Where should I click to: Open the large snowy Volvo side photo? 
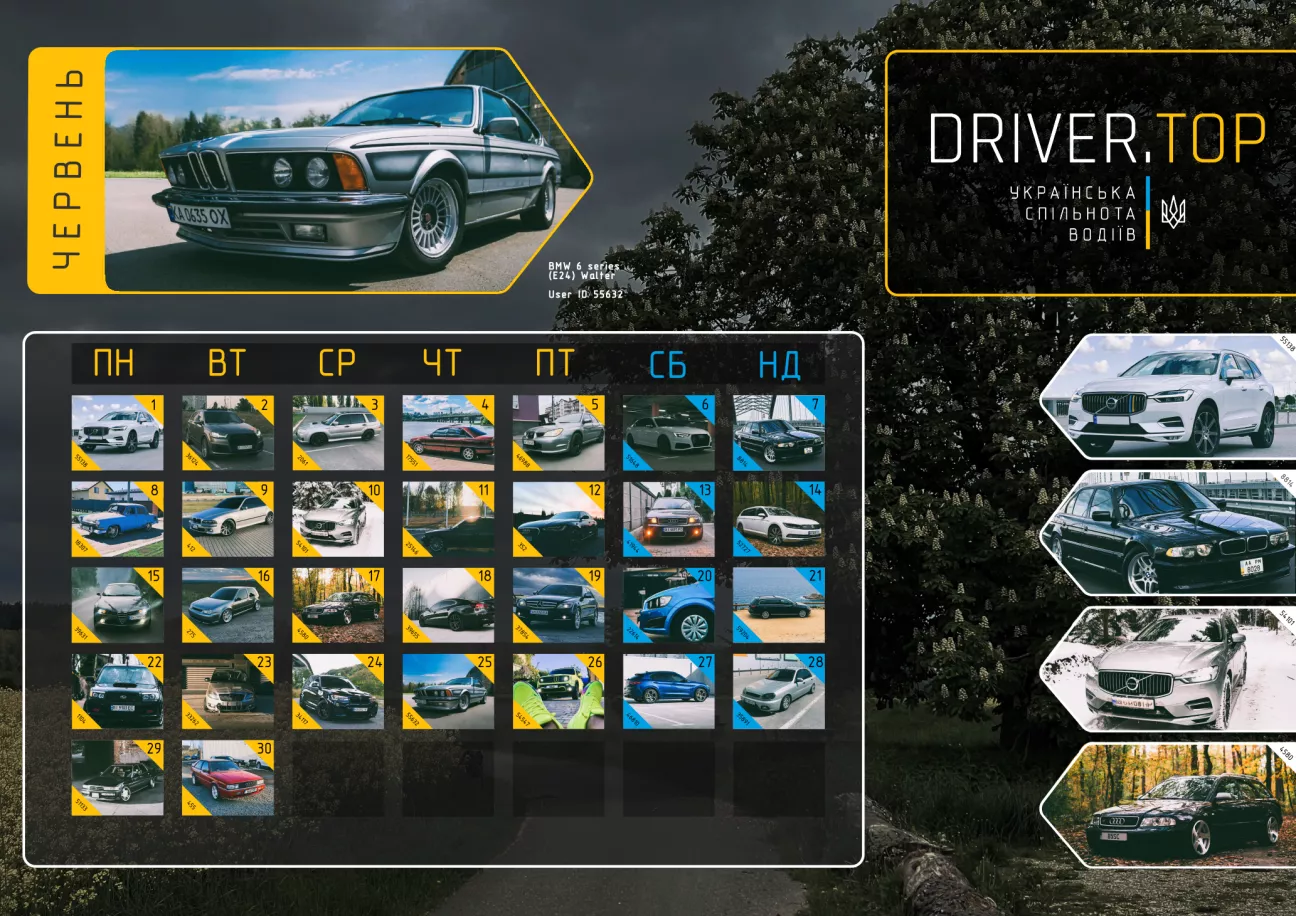point(1170,669)
